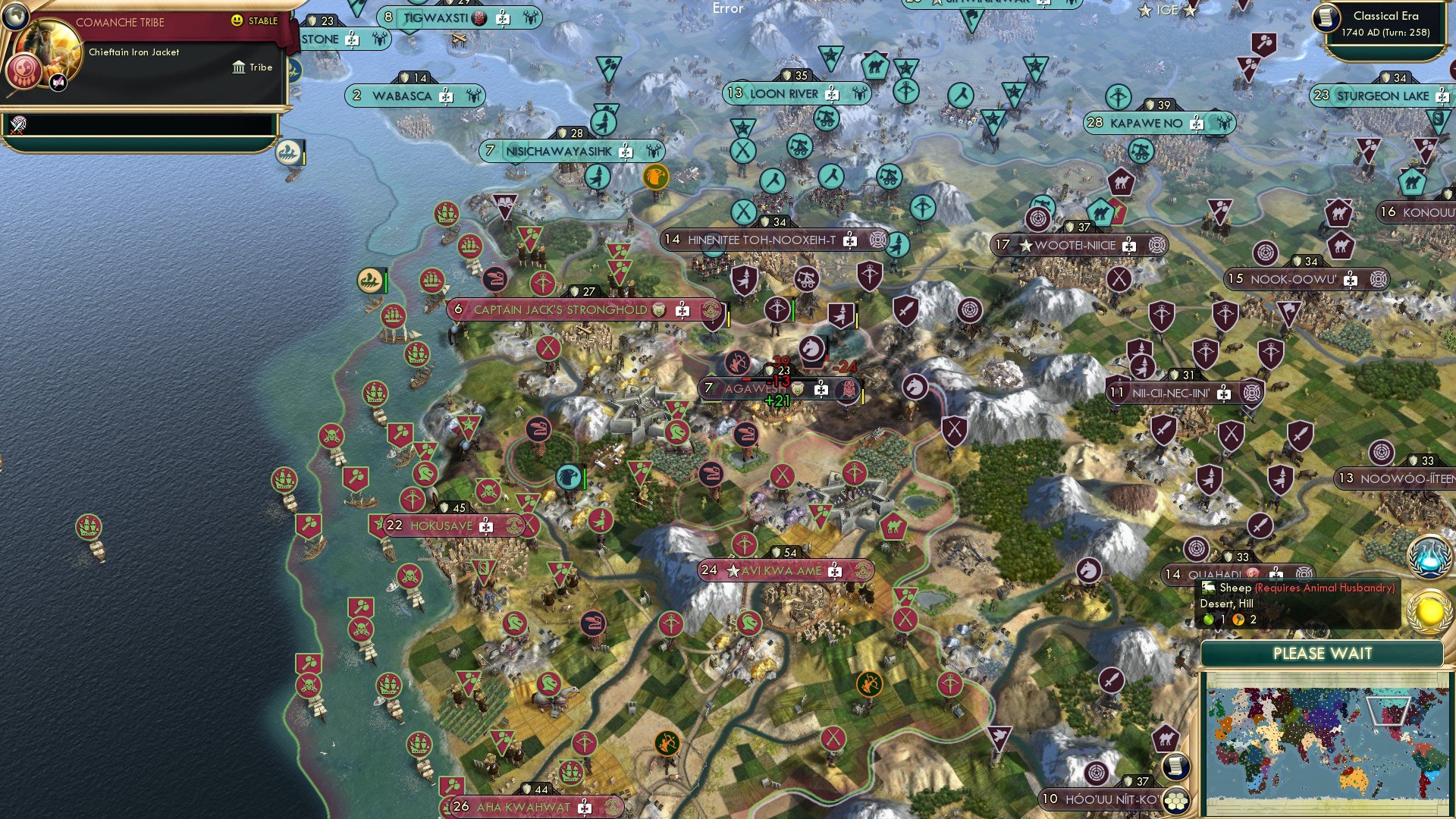
Task: Click the PLEASE WAIT button
Action: [1323, 653]
